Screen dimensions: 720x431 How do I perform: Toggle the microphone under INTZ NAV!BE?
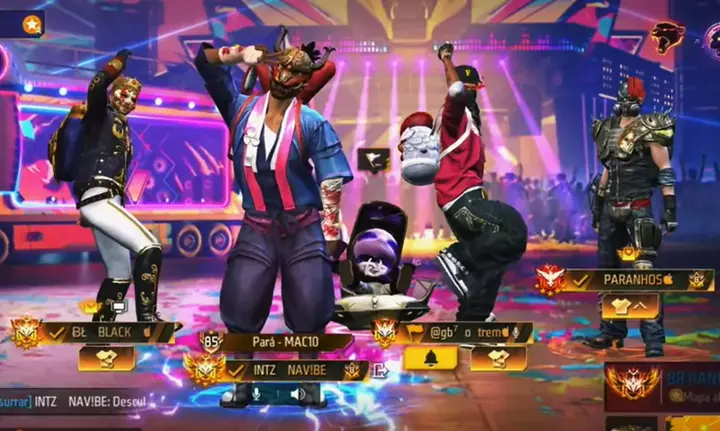pyautogui.click(x=256, y=394)
